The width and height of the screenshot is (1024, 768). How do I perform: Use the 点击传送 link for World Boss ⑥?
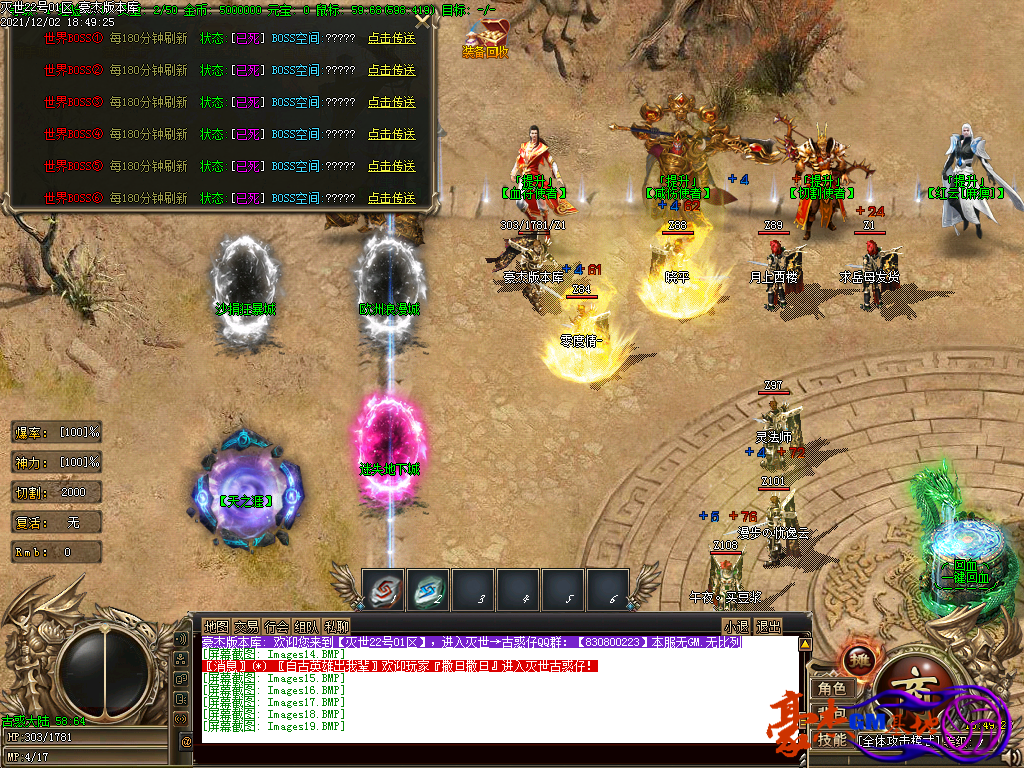pyautogui.click(x=391, y=198)
